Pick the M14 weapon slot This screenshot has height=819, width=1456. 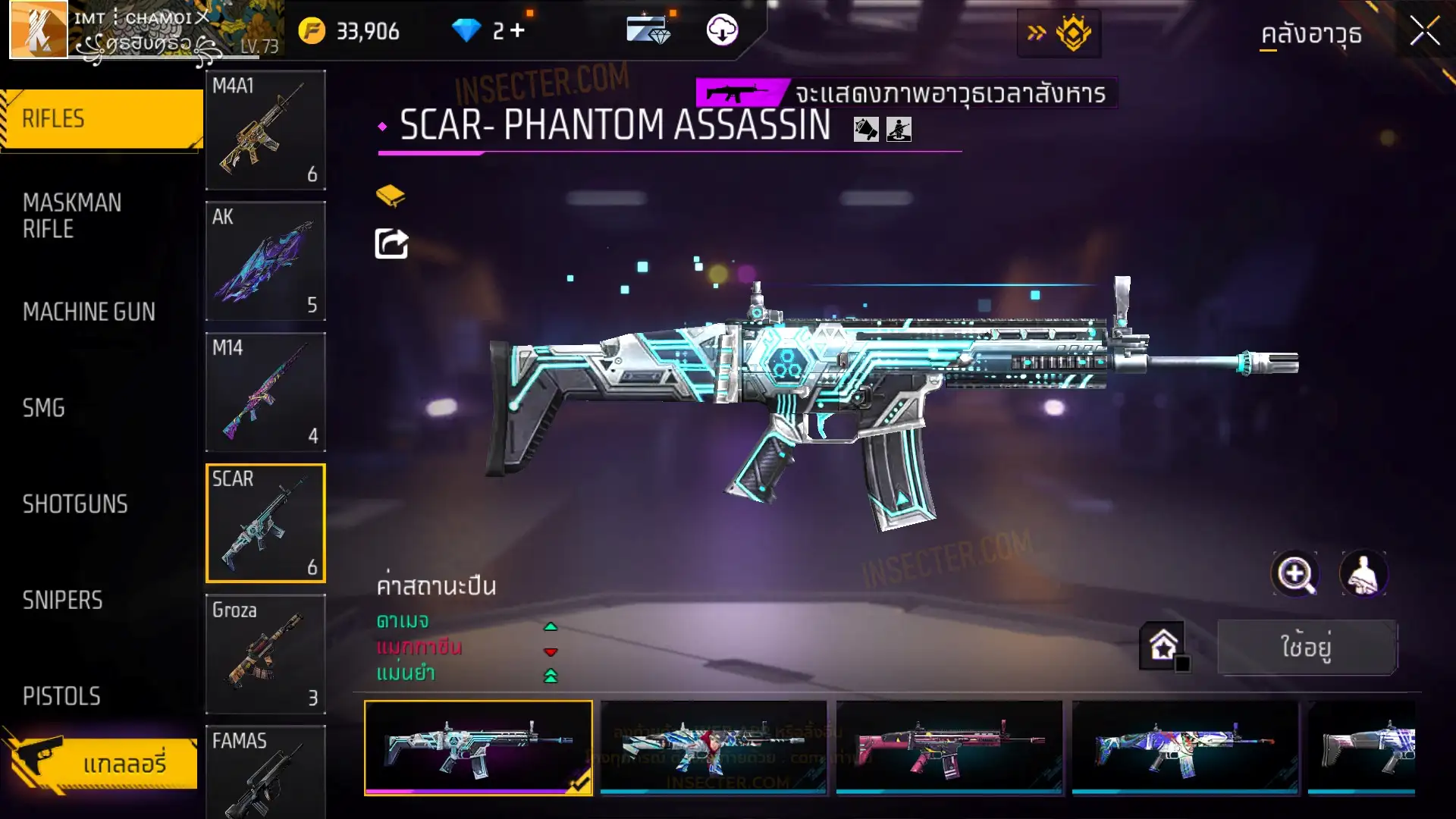265,392
